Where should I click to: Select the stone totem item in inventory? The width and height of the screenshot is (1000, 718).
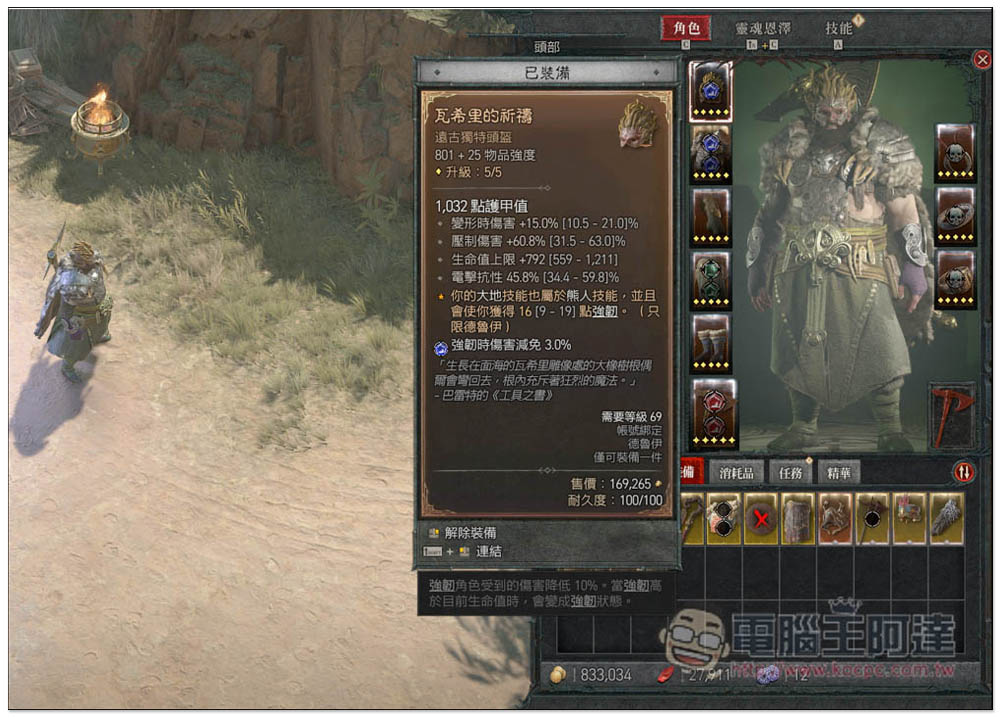point(798,519)
